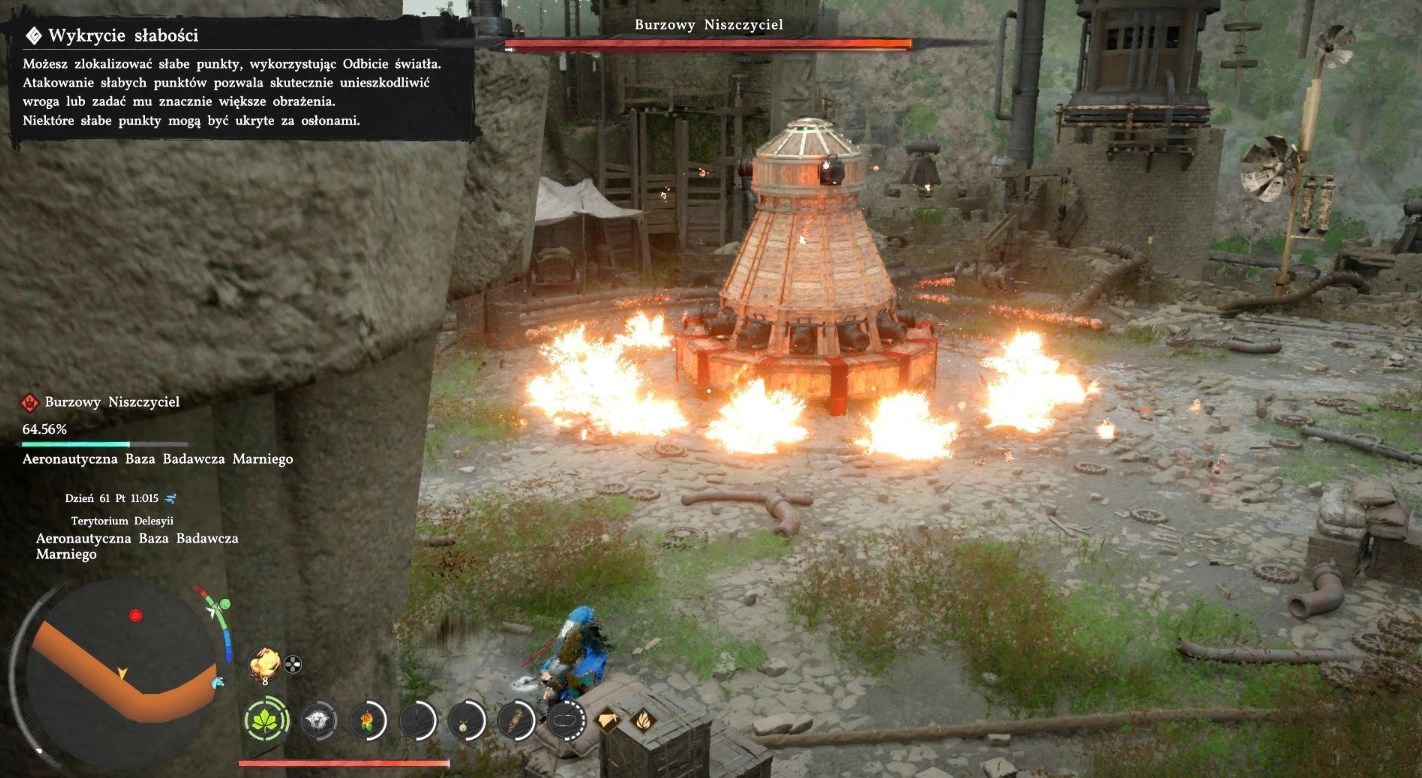Click the blue wind weather icon
This screenshot has width=1422, height=778.
click(x=171, y=497)
